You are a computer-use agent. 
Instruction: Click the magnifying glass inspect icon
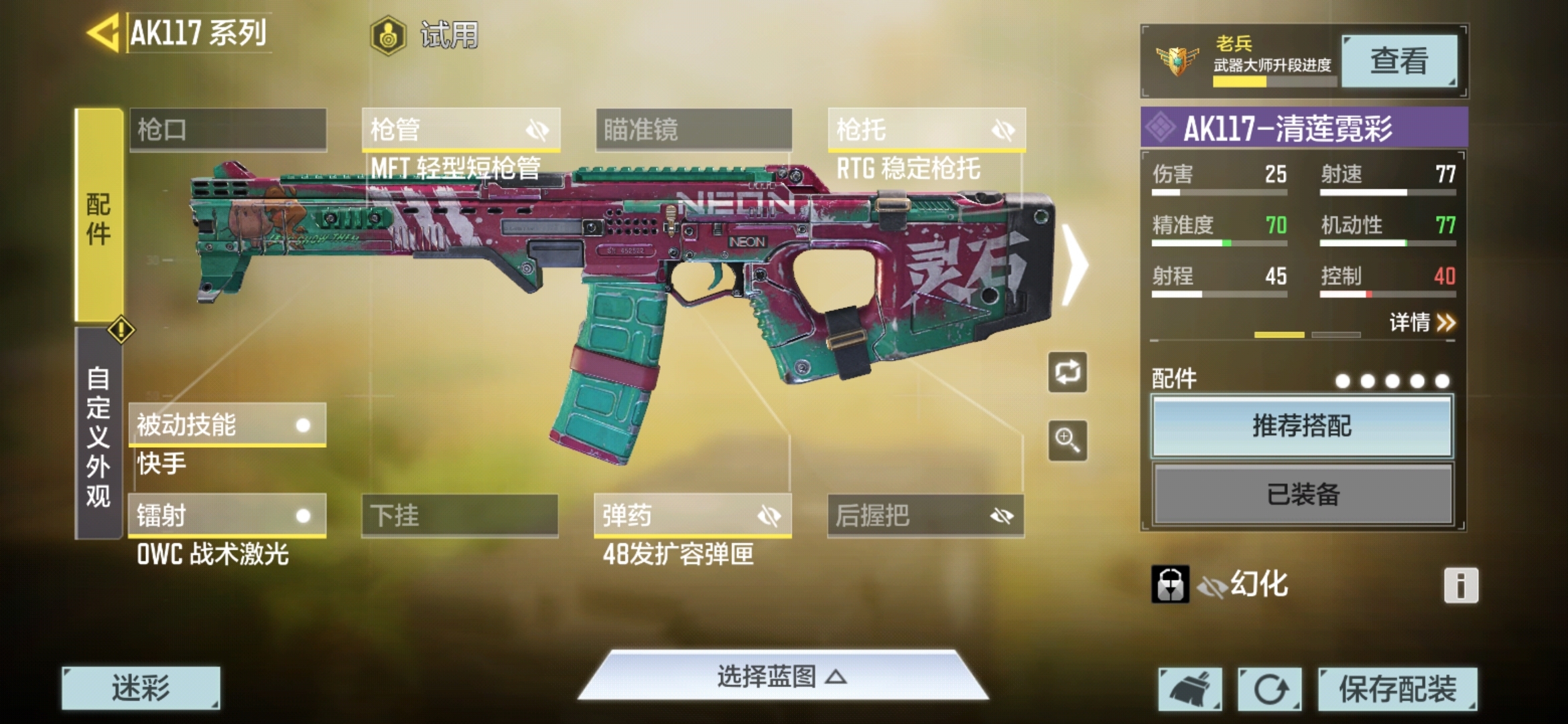point(1067,440)
